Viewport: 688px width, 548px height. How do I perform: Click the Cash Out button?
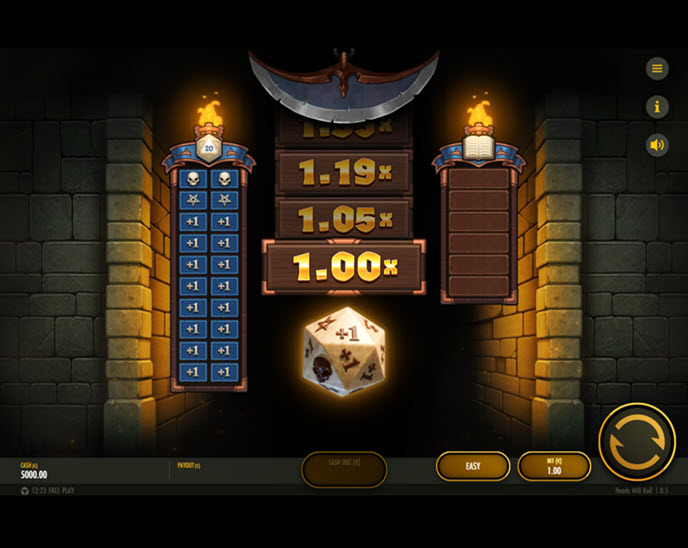344,468
